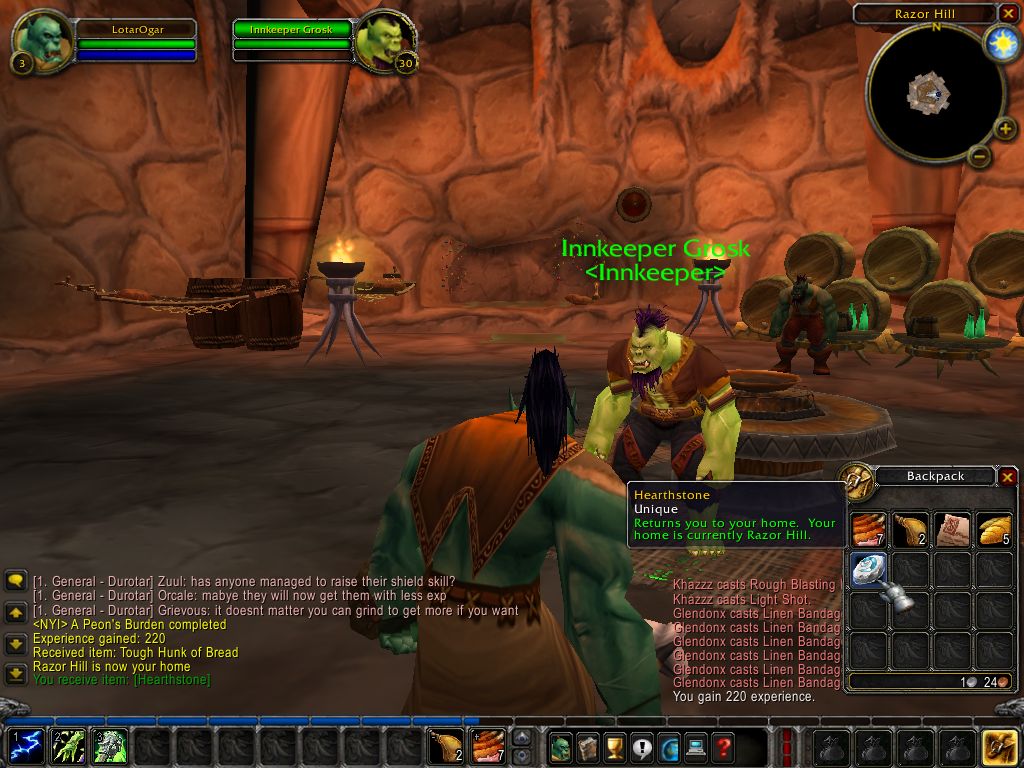Select the meat drumstick stack of two in backpack
This screenshot has width=1024, height=768.
[x=910, y=529]
